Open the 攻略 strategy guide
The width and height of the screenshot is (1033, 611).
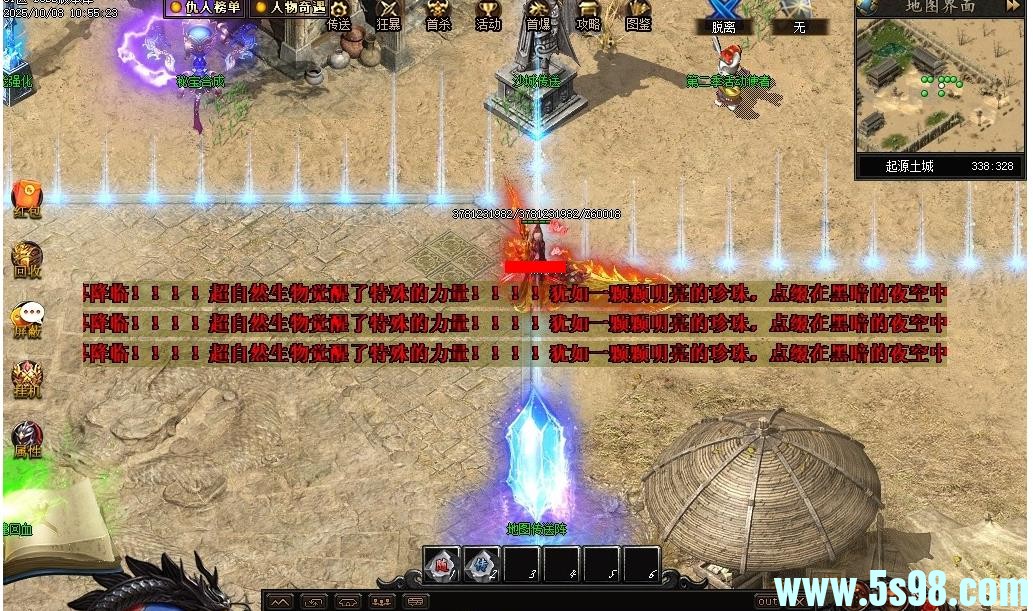coord(588,15)
